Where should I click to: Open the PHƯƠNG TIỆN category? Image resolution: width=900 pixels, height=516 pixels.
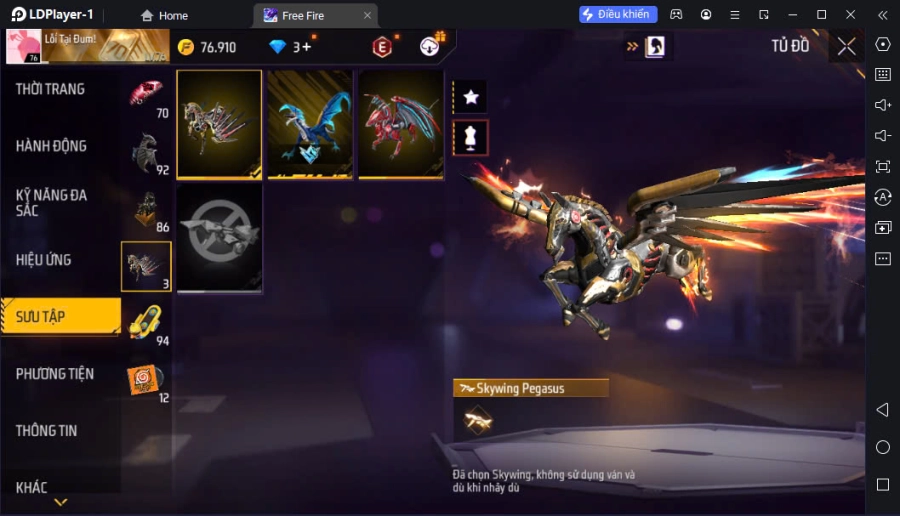click(x=55, y=374)
